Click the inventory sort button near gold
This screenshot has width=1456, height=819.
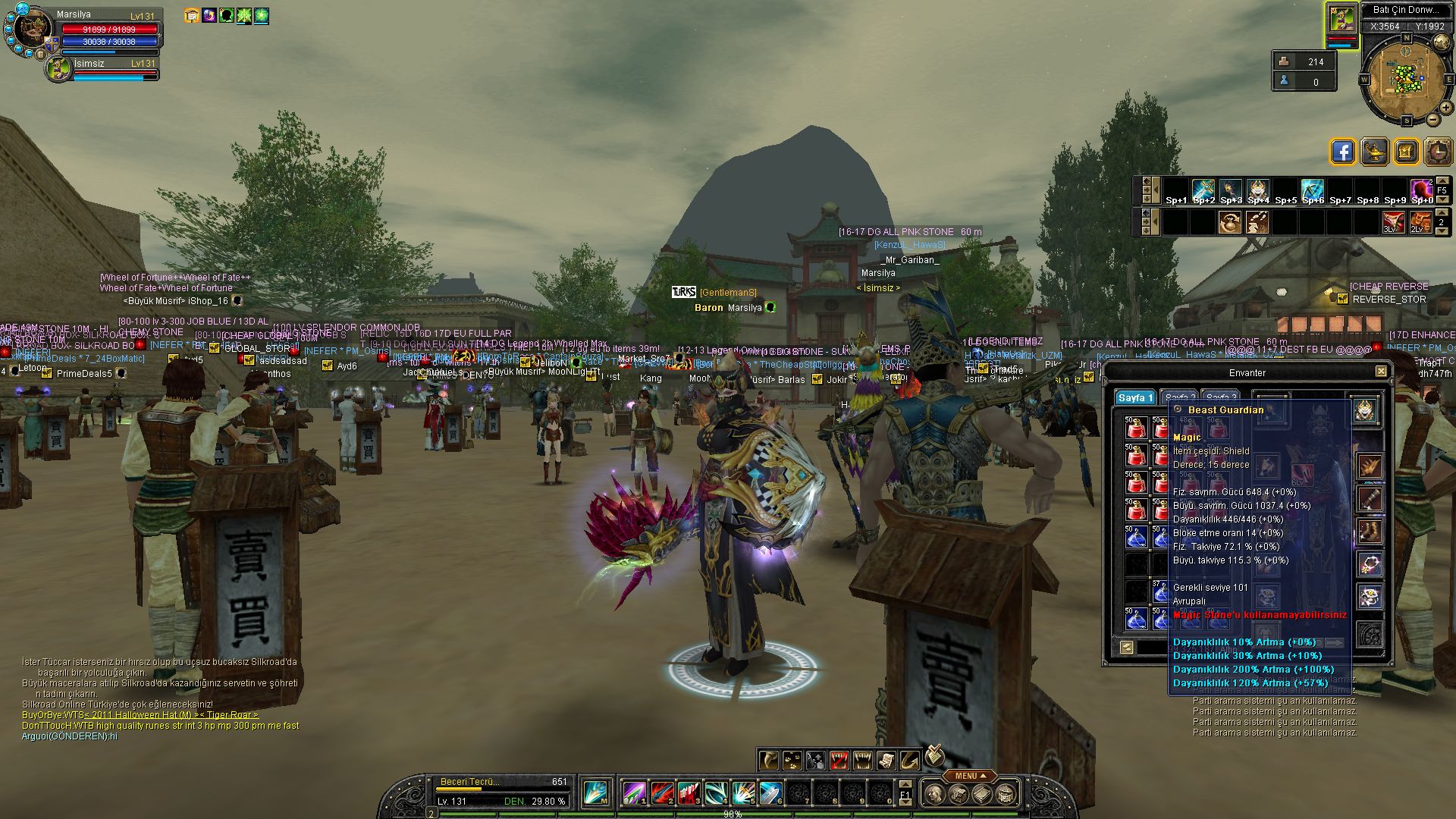[x=1126, y=647]
